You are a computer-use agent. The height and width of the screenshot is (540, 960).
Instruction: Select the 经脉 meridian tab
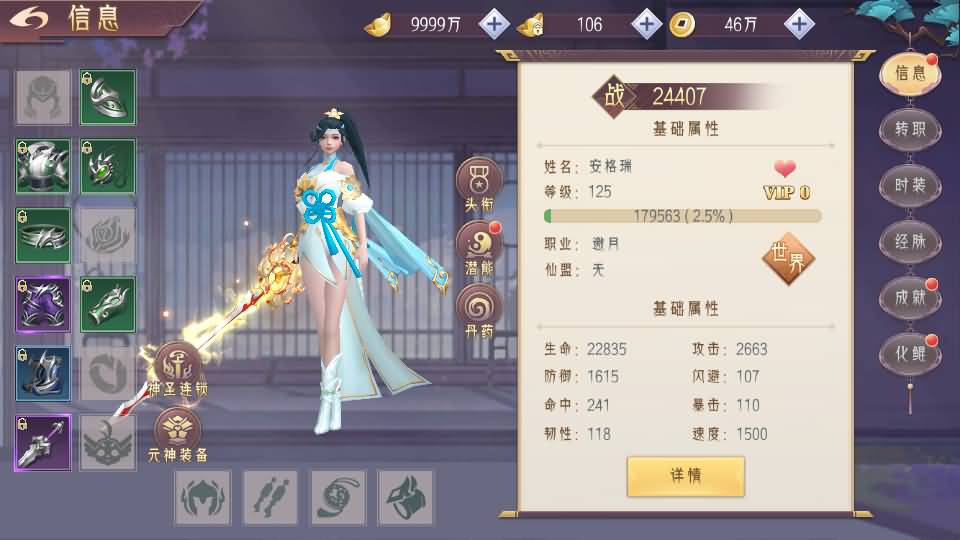click(x=909, y=241)
